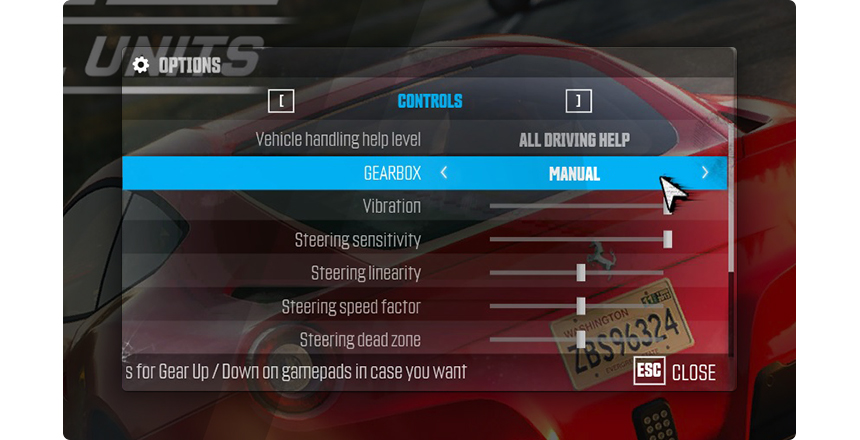
Task: Click the right arrow on Gearbox
Action: [705, 173]
